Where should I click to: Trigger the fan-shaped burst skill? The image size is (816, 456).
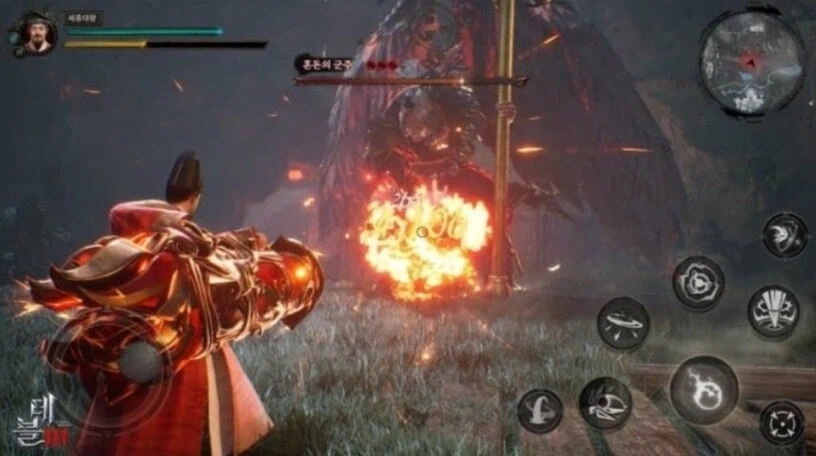point(773,311)
